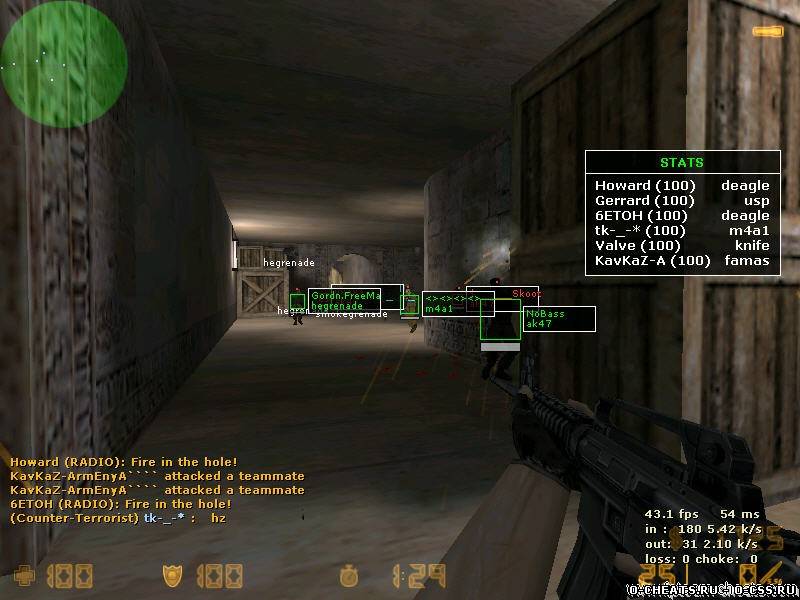This screenshot has height=600, width=800.
Task: Click the Gordn.FreeMa hegrenade player label
Action: coord(345,300)
